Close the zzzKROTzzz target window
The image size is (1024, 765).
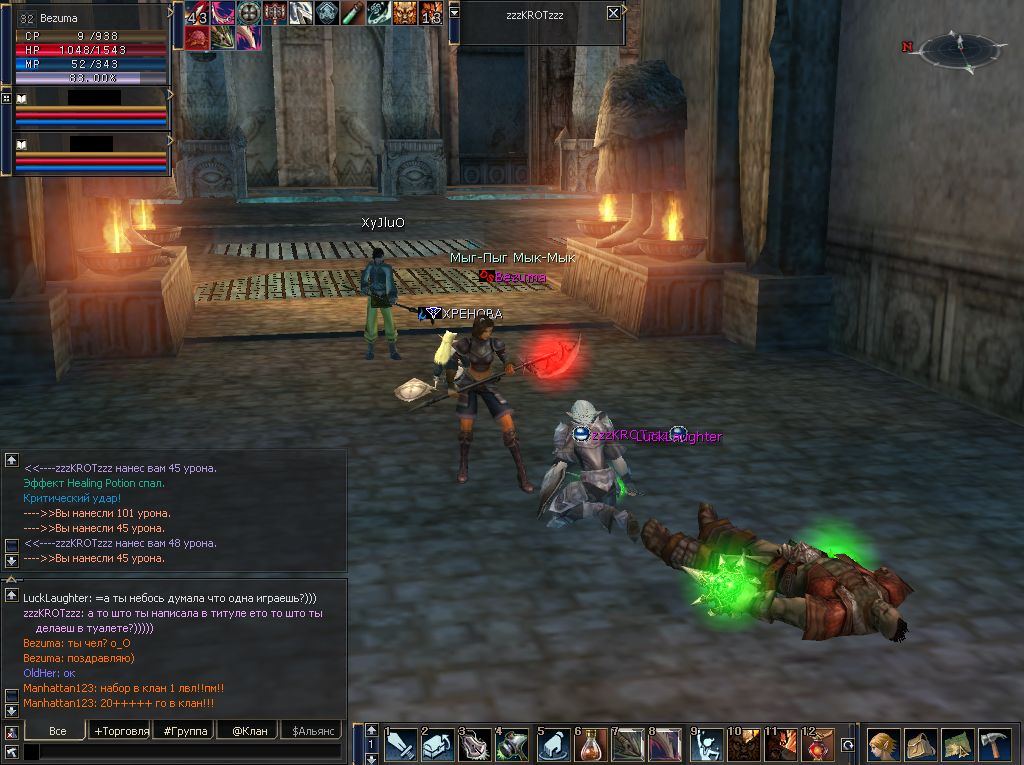coord(613,13)
